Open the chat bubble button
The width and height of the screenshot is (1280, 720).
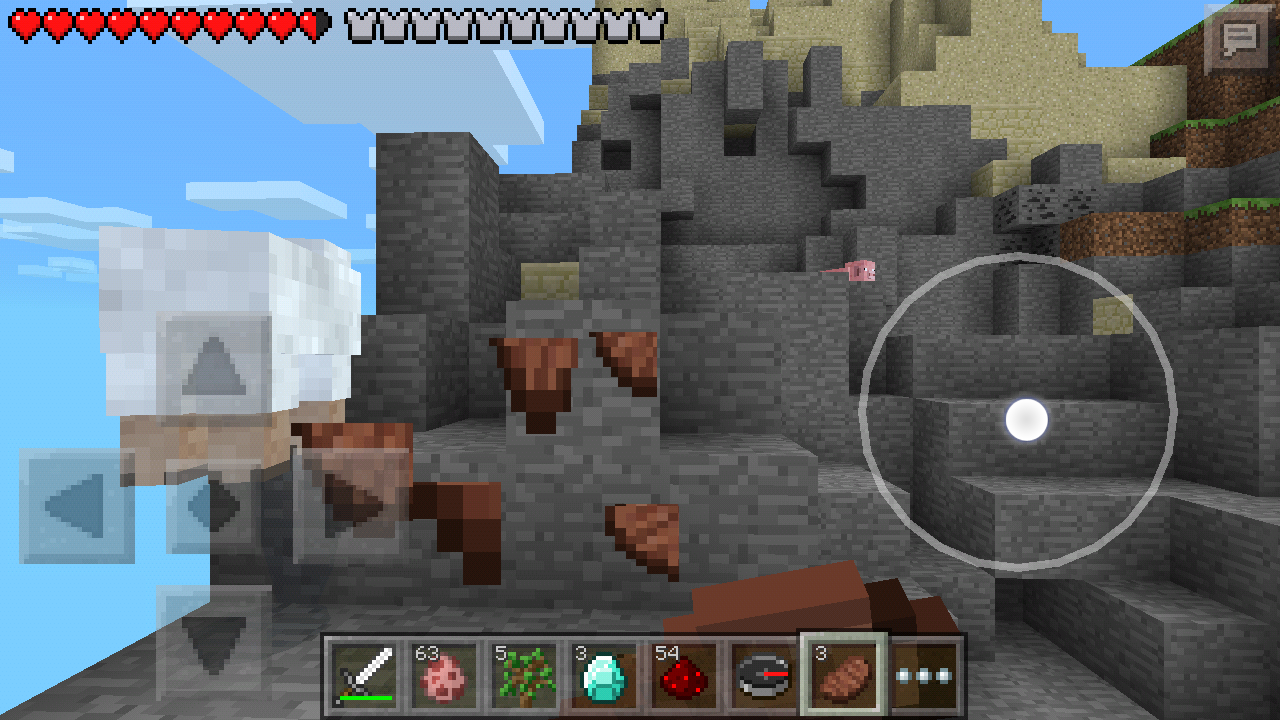tap(1239, 39)
